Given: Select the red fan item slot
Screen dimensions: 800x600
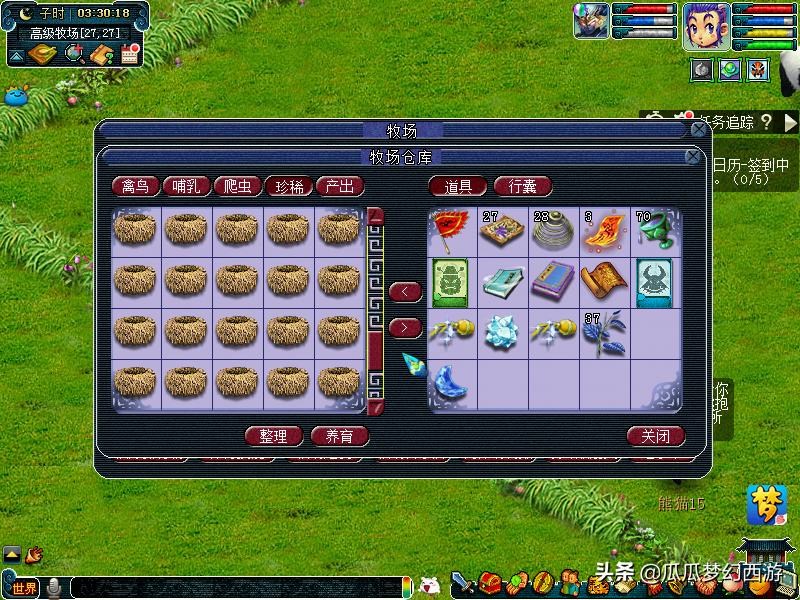Looking at the screenshot, I should (x=453, y=231).
